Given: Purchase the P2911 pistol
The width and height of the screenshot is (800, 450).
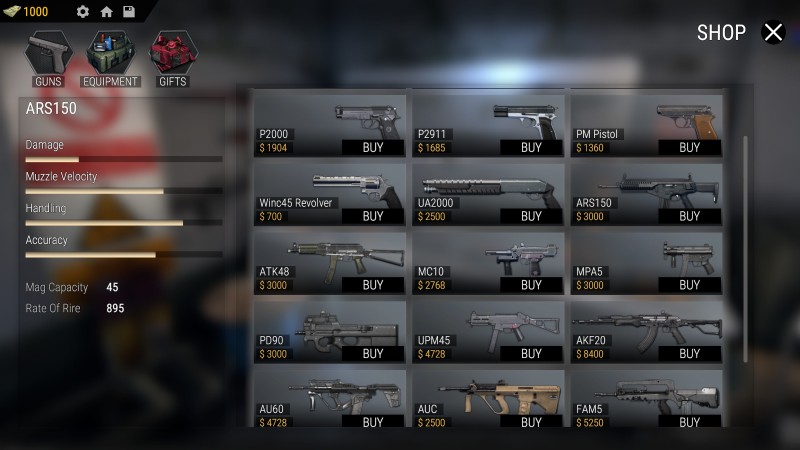Looking at the screenshot, I should pos(531,147).
